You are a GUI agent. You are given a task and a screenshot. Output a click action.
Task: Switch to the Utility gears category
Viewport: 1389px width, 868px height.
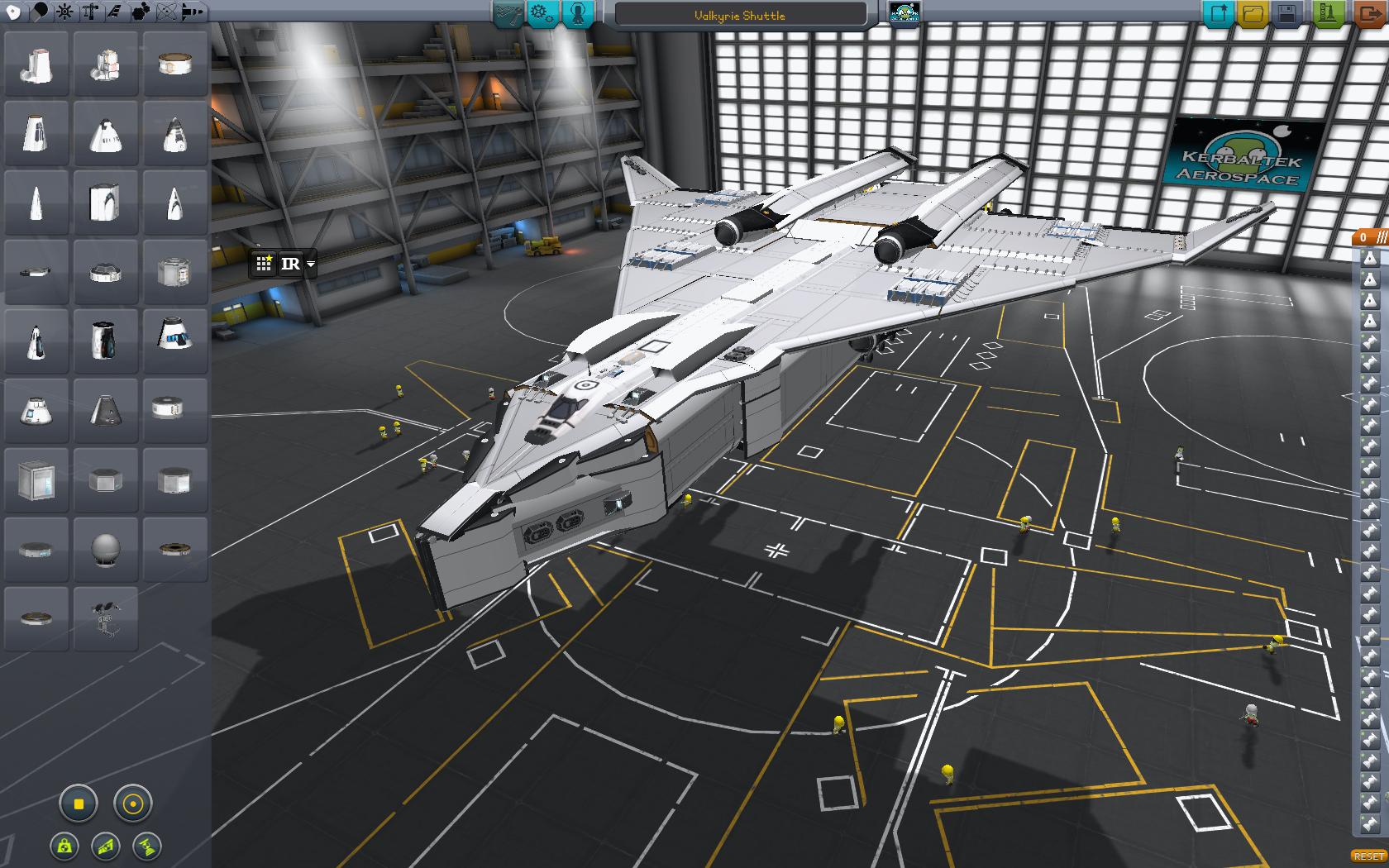click(x=141, y=12)
